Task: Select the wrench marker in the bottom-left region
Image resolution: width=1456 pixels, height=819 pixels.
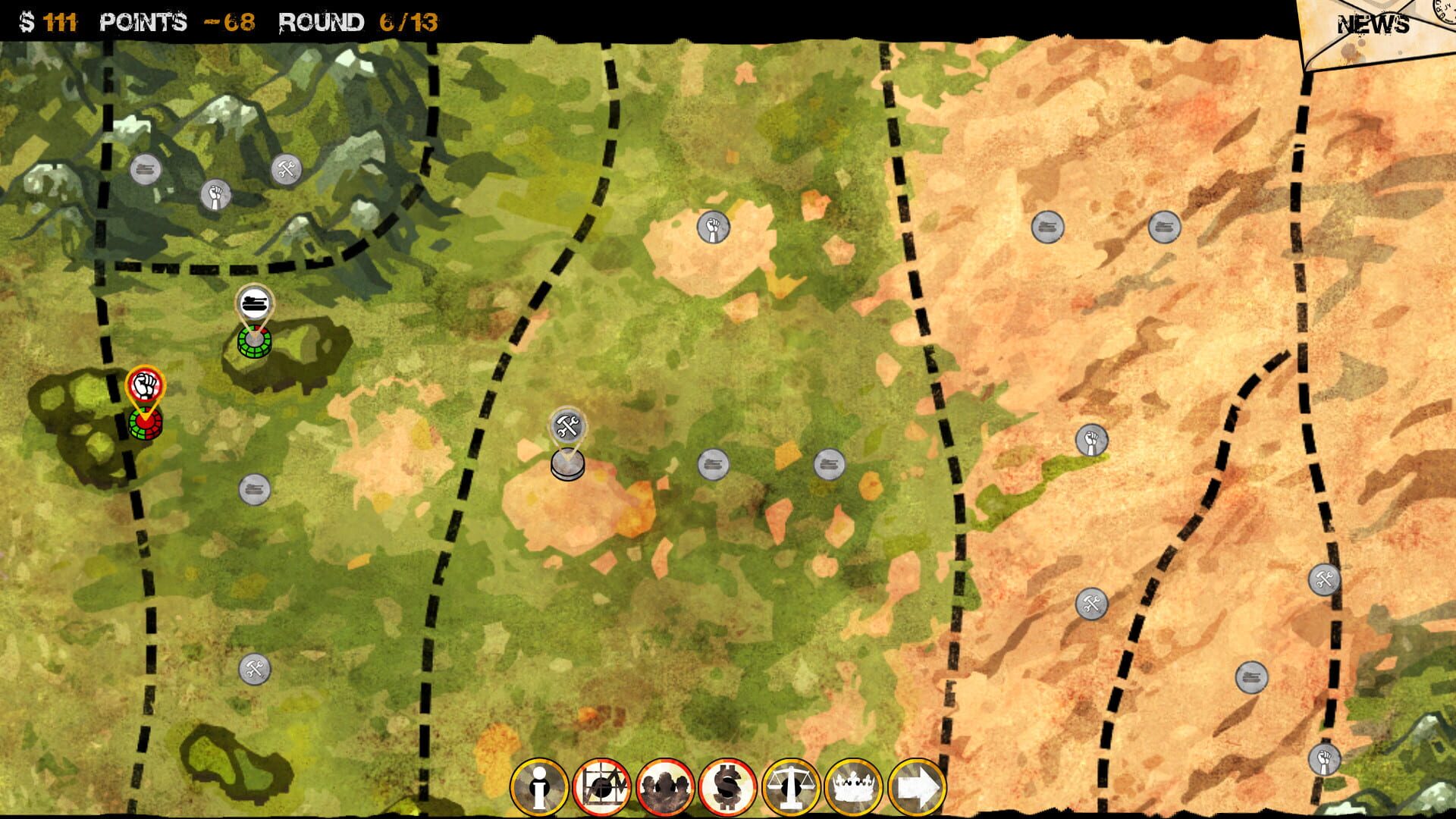Action: 256,667
